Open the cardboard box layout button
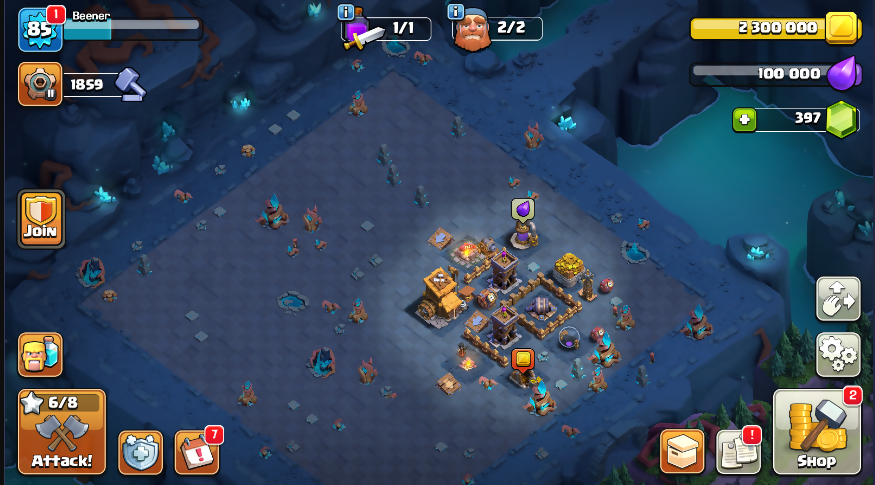The width and height of the screenshot is (875, 485). point(682,452)
